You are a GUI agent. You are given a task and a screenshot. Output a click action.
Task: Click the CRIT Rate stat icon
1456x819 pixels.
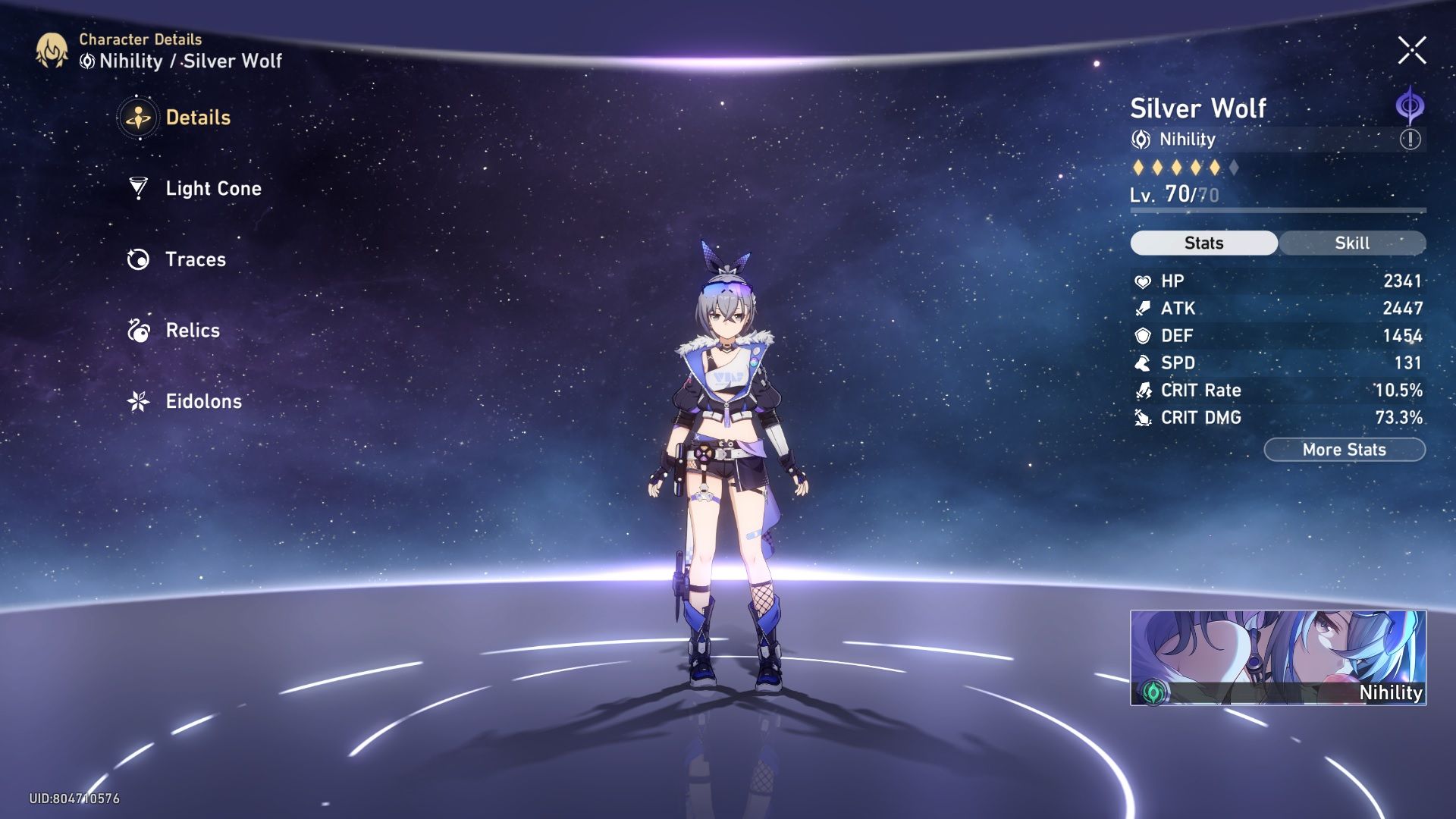(x=1144, y=391)
